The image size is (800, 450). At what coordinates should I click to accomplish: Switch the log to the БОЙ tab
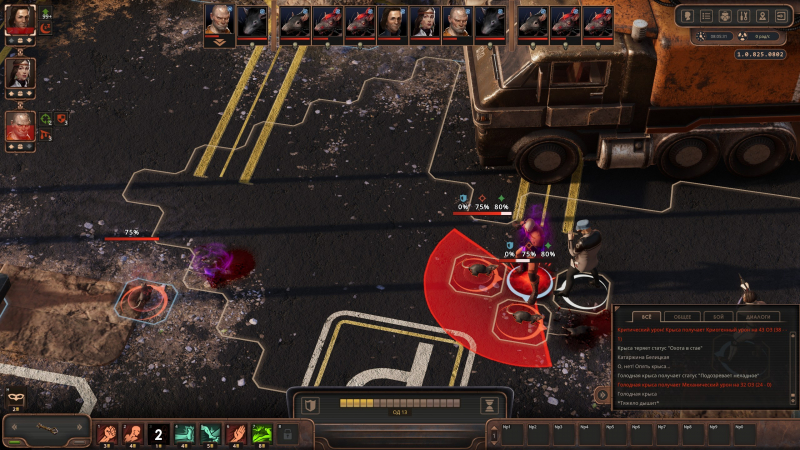click(718, 317)
